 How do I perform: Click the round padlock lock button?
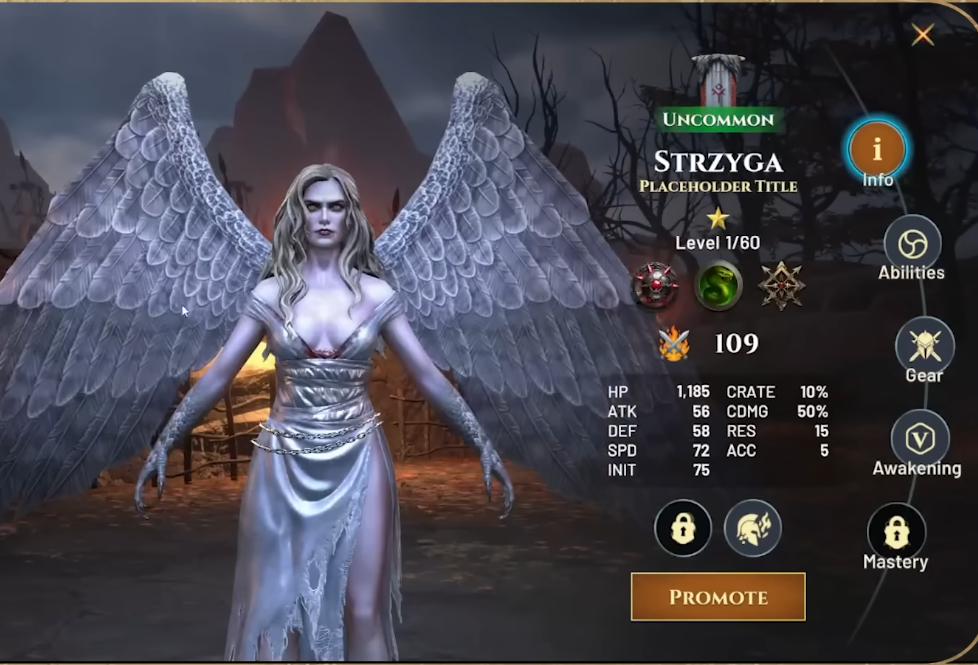(683, 528)
